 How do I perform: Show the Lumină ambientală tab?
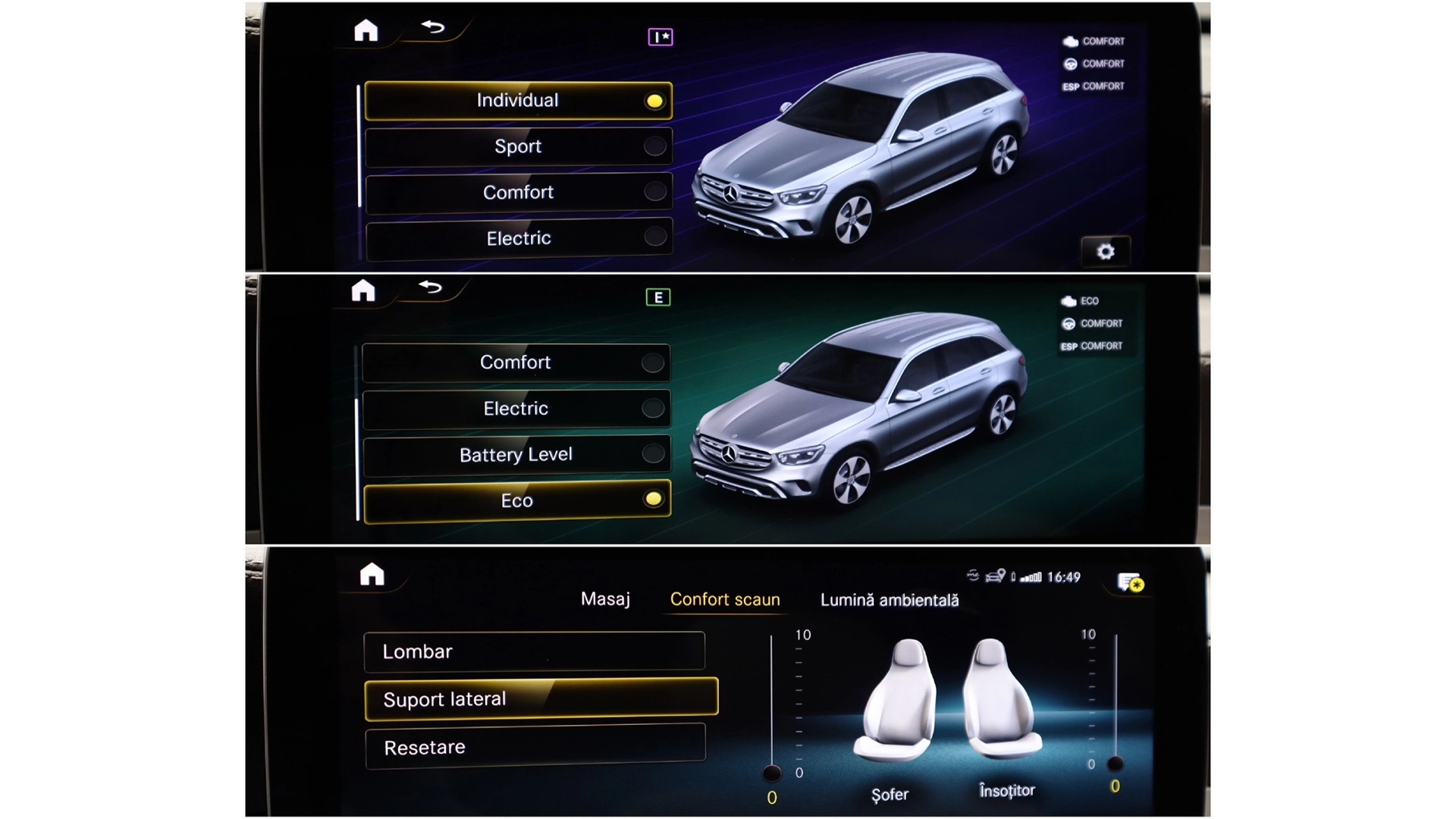click(889, 600)
